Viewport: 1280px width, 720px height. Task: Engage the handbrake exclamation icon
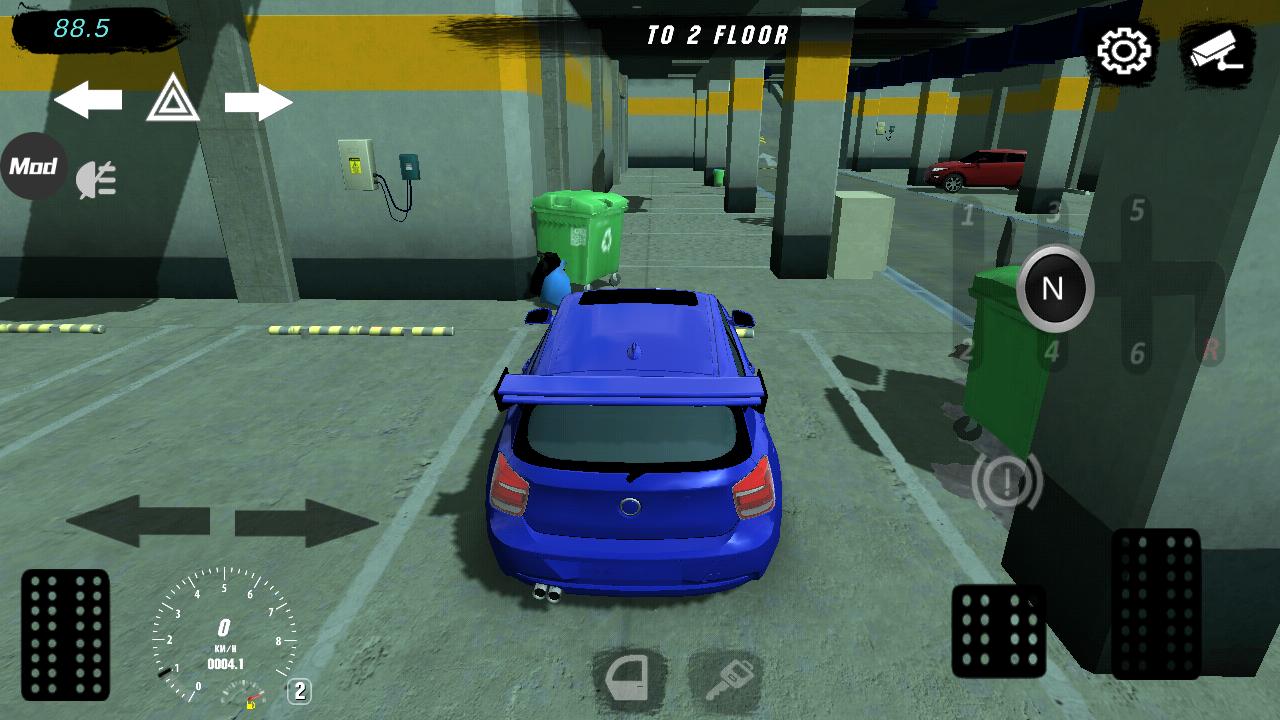pyautogui.click(x=1007, y=482)
